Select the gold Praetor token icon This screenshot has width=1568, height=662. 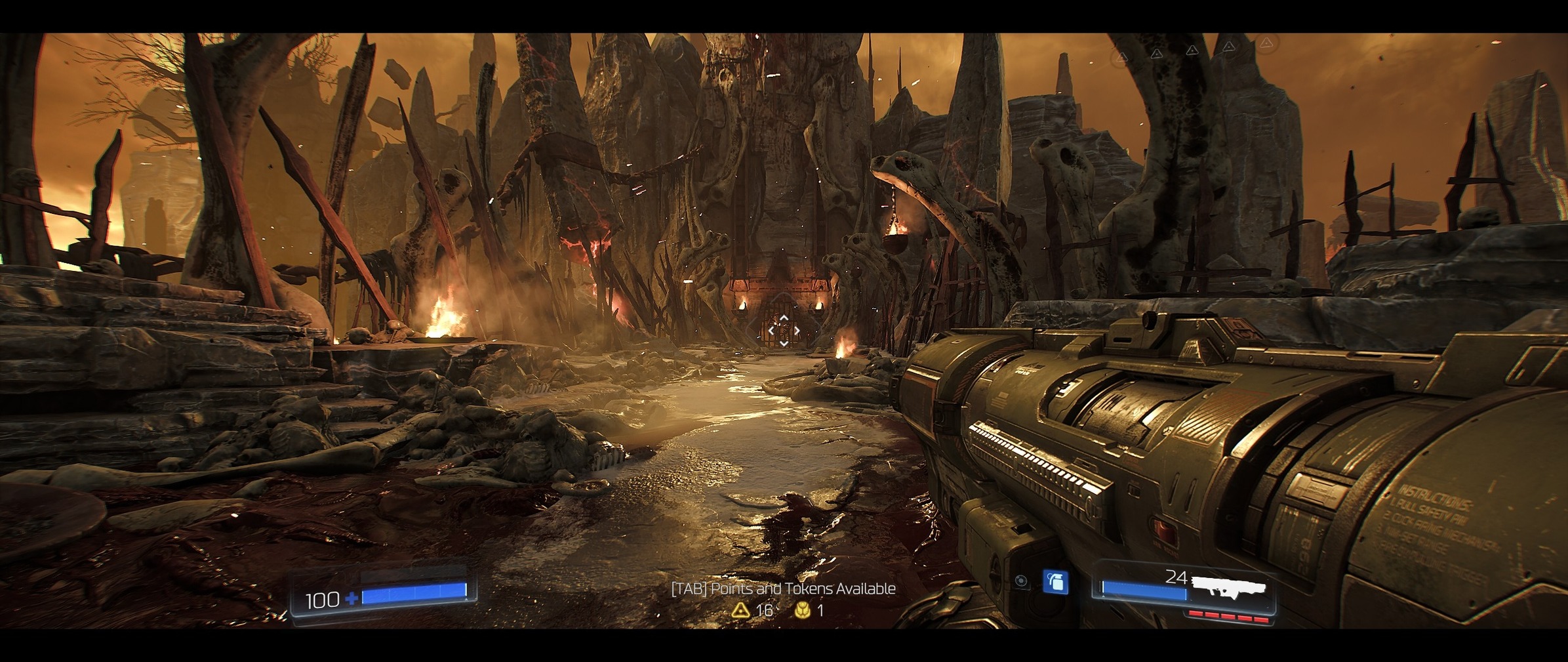click(x=802, y=610)
